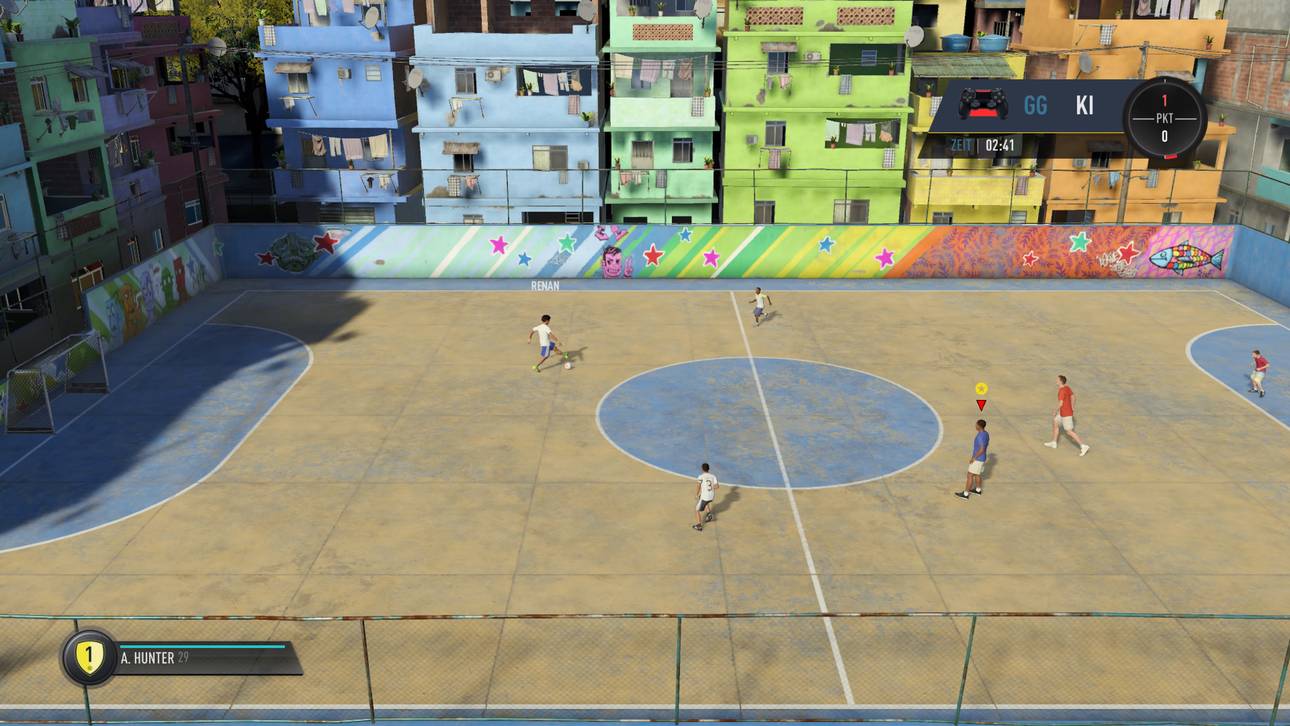This screenshot has width=1290, height=726.
Task: Click the red arrow player marker
Action: tap(982, 404)
